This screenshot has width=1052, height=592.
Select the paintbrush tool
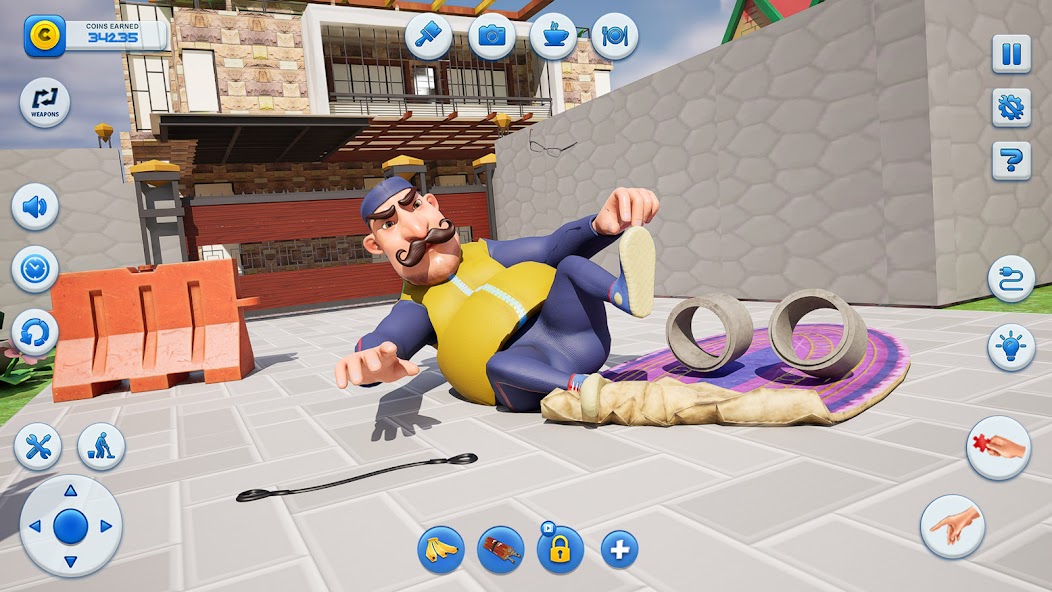(429, 37)
